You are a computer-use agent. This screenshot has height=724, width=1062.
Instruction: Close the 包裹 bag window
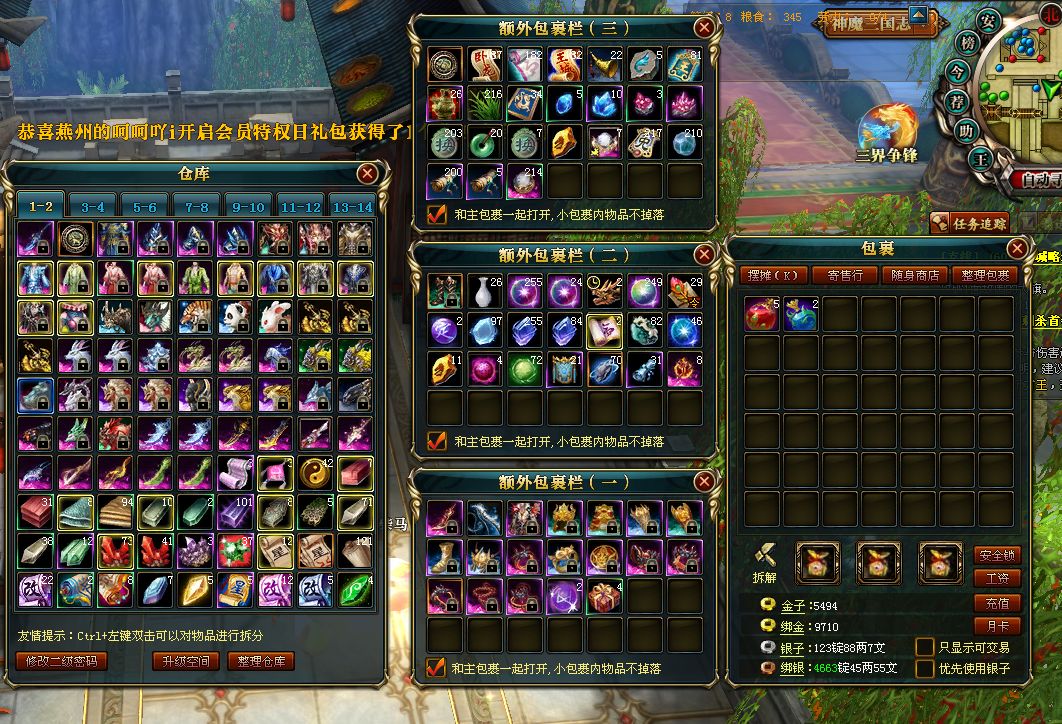(1018, 248)
